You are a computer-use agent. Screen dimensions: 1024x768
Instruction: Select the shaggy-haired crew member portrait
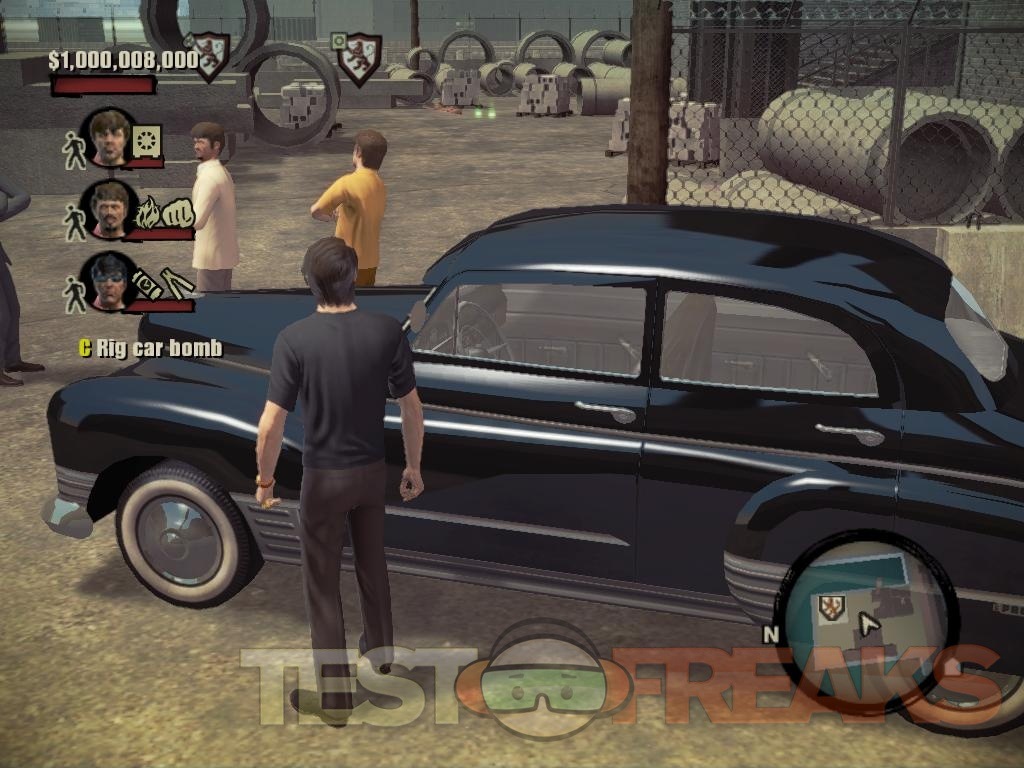(107, 137)
